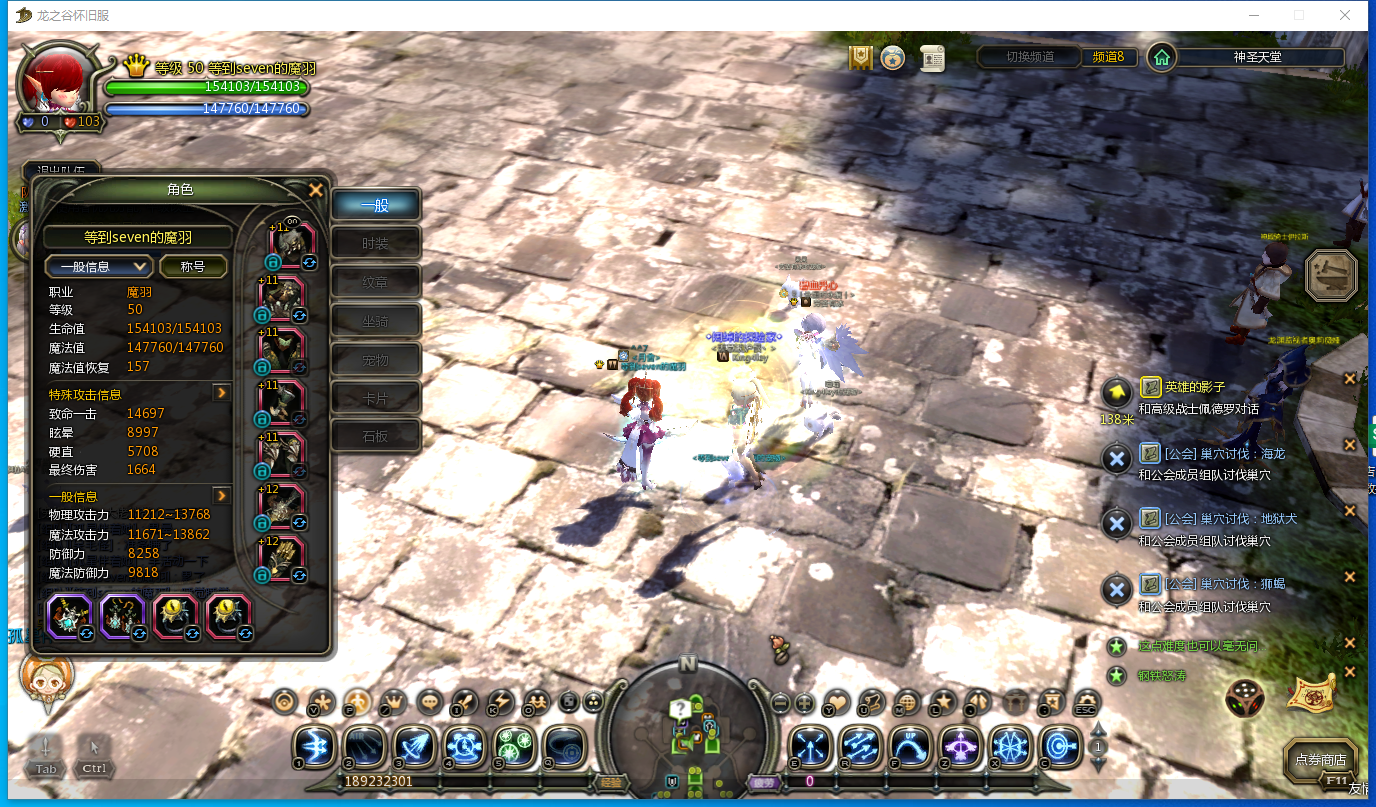
Task: Open the ESC system menu icon
Action: point(1085,702)
